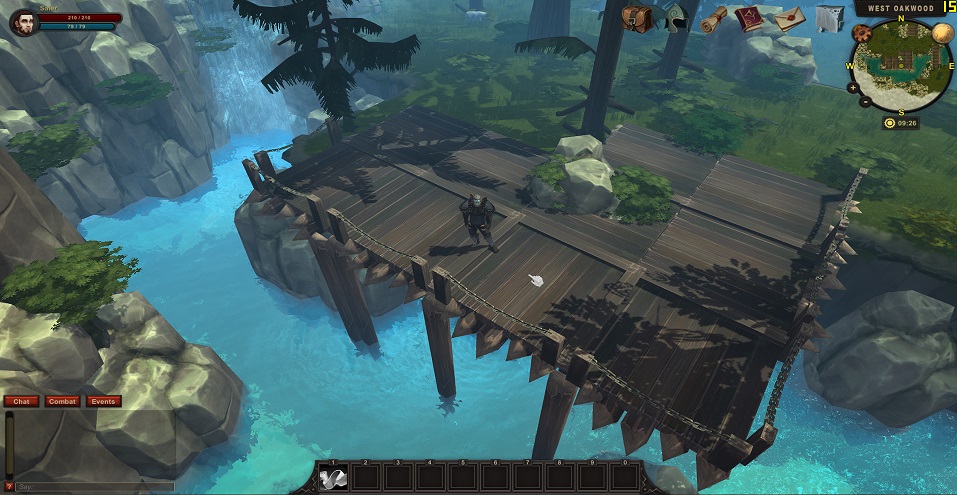Screen dimensions: 957x495
Task: Open the rolled scroll icon
Action: [x=712, y=19]
